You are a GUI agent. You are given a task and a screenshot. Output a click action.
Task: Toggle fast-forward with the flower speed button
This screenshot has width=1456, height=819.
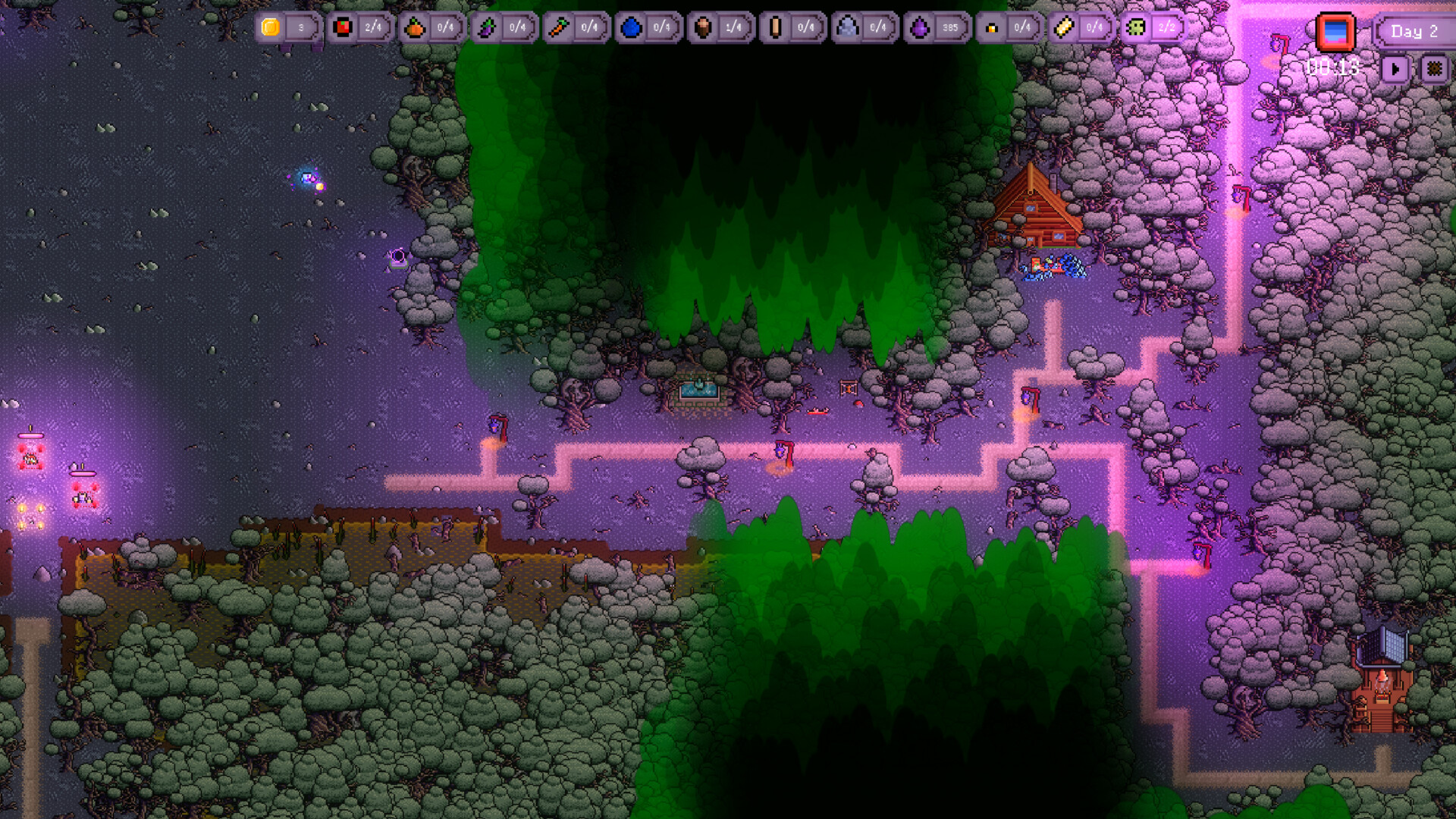click(1436, 70)
